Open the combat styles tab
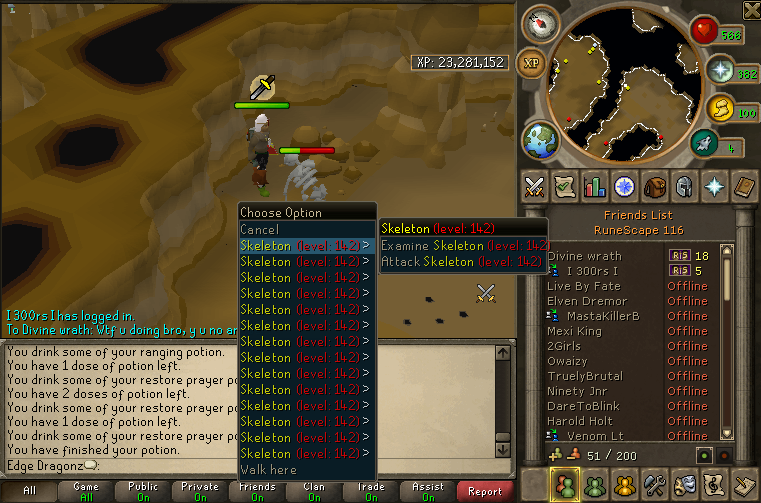The width and height of the screenshot is (761, 503). (x=535, y=186)
